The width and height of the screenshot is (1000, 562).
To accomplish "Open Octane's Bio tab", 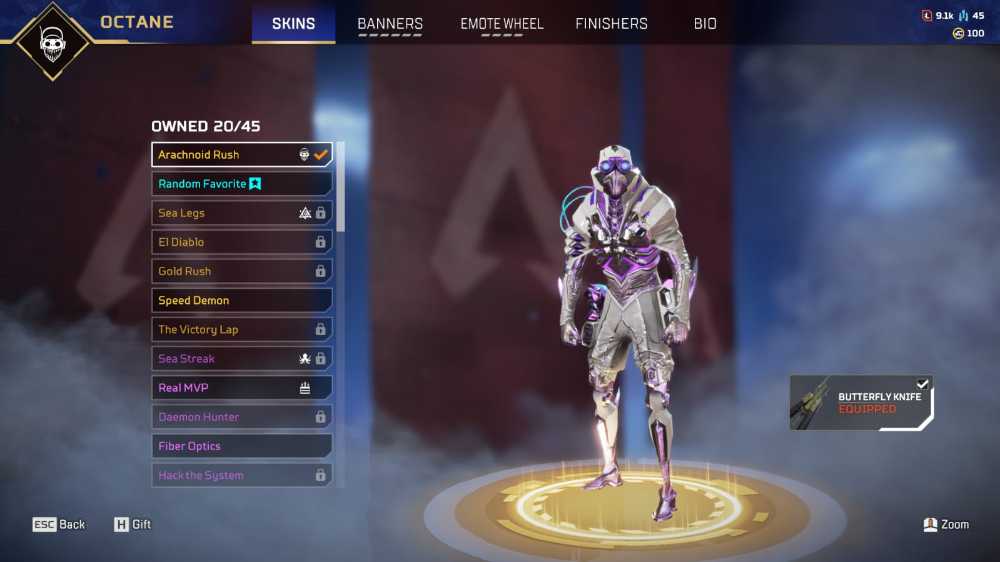I will pos(705,23).
